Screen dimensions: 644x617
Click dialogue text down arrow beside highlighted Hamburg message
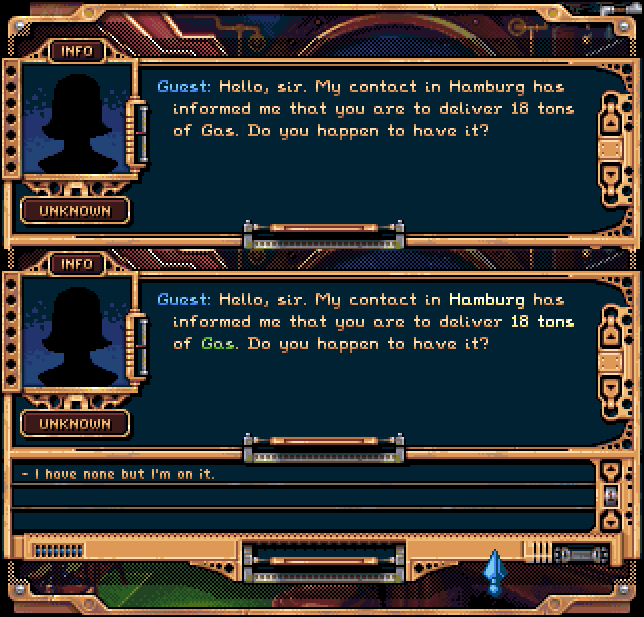[612, 388]
